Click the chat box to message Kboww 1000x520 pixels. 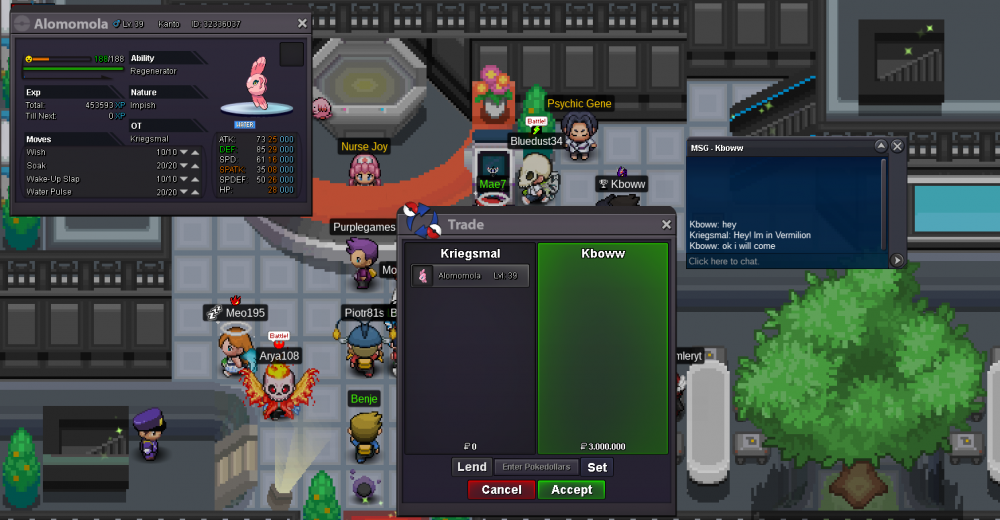(780, 261)
